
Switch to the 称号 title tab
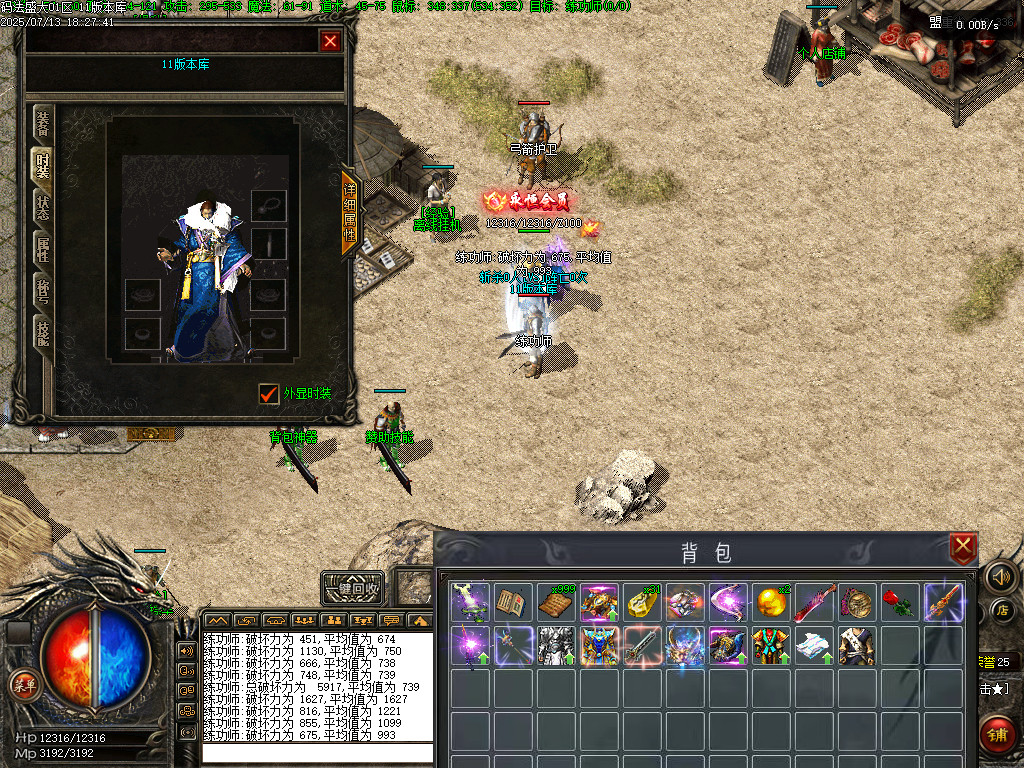point(43,291)
